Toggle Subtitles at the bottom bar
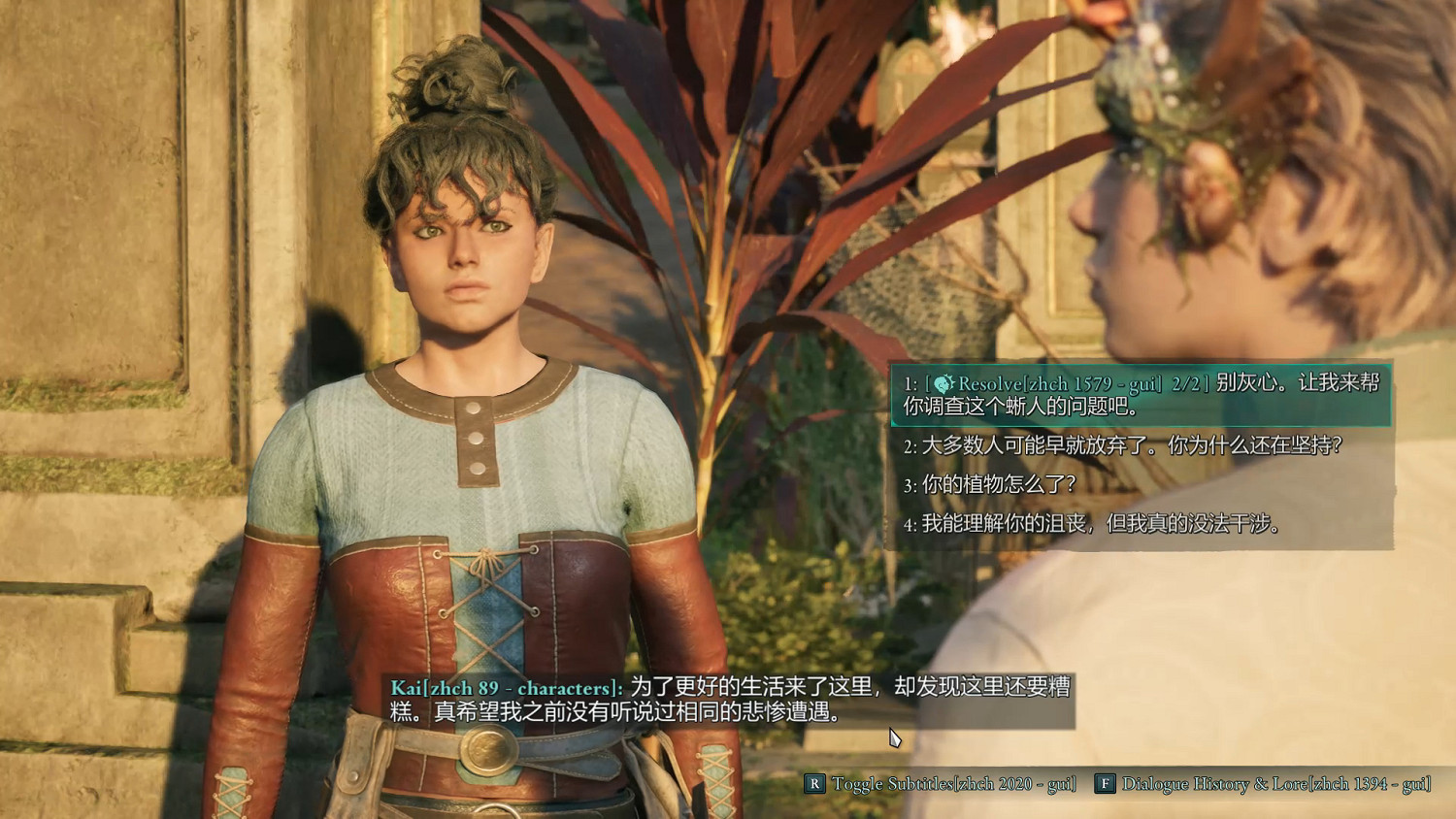This screenshot has width=1456, height=819. coord(942,784)
